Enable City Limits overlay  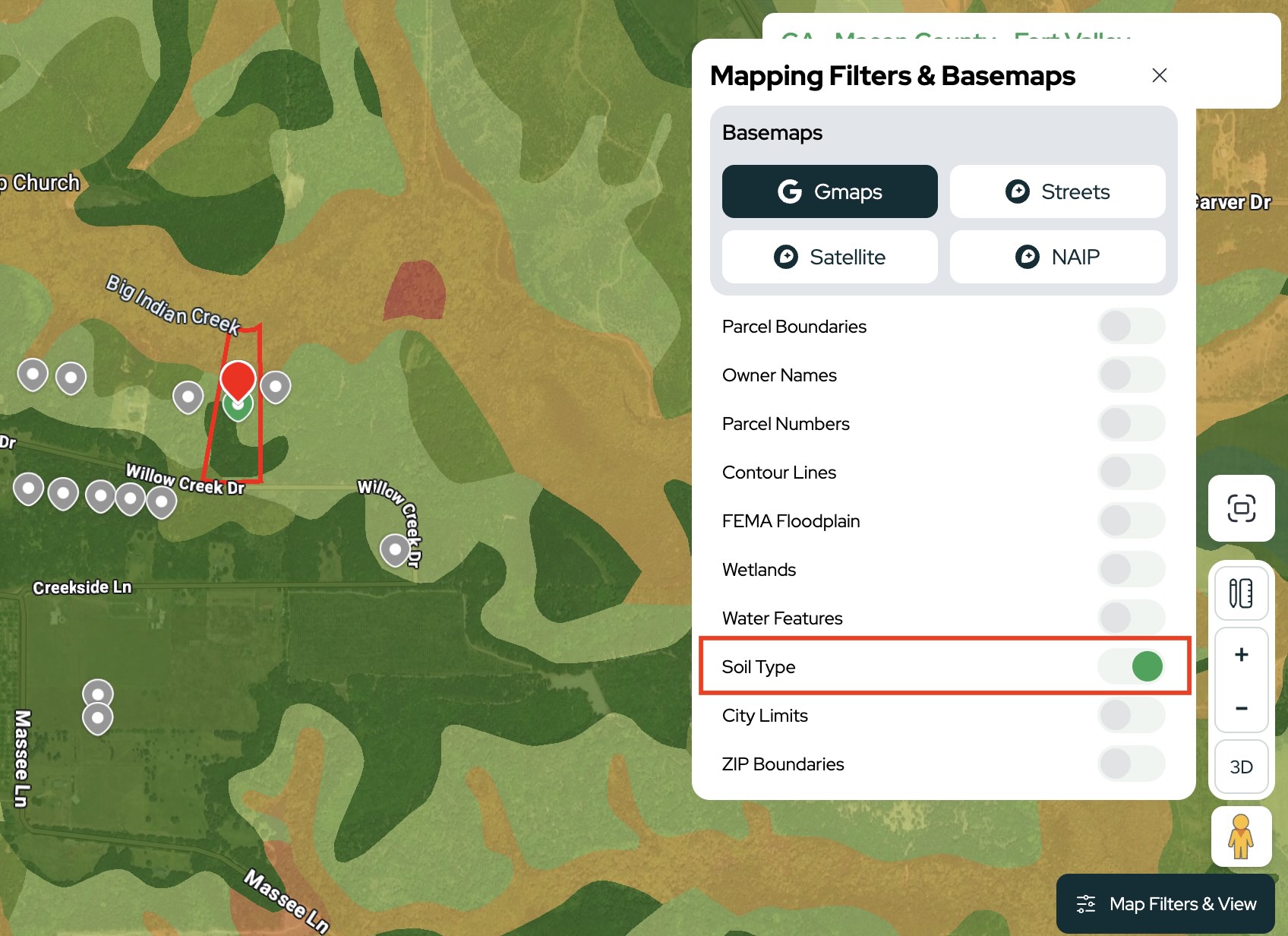pyautogui.click(x=1130, y=716)
